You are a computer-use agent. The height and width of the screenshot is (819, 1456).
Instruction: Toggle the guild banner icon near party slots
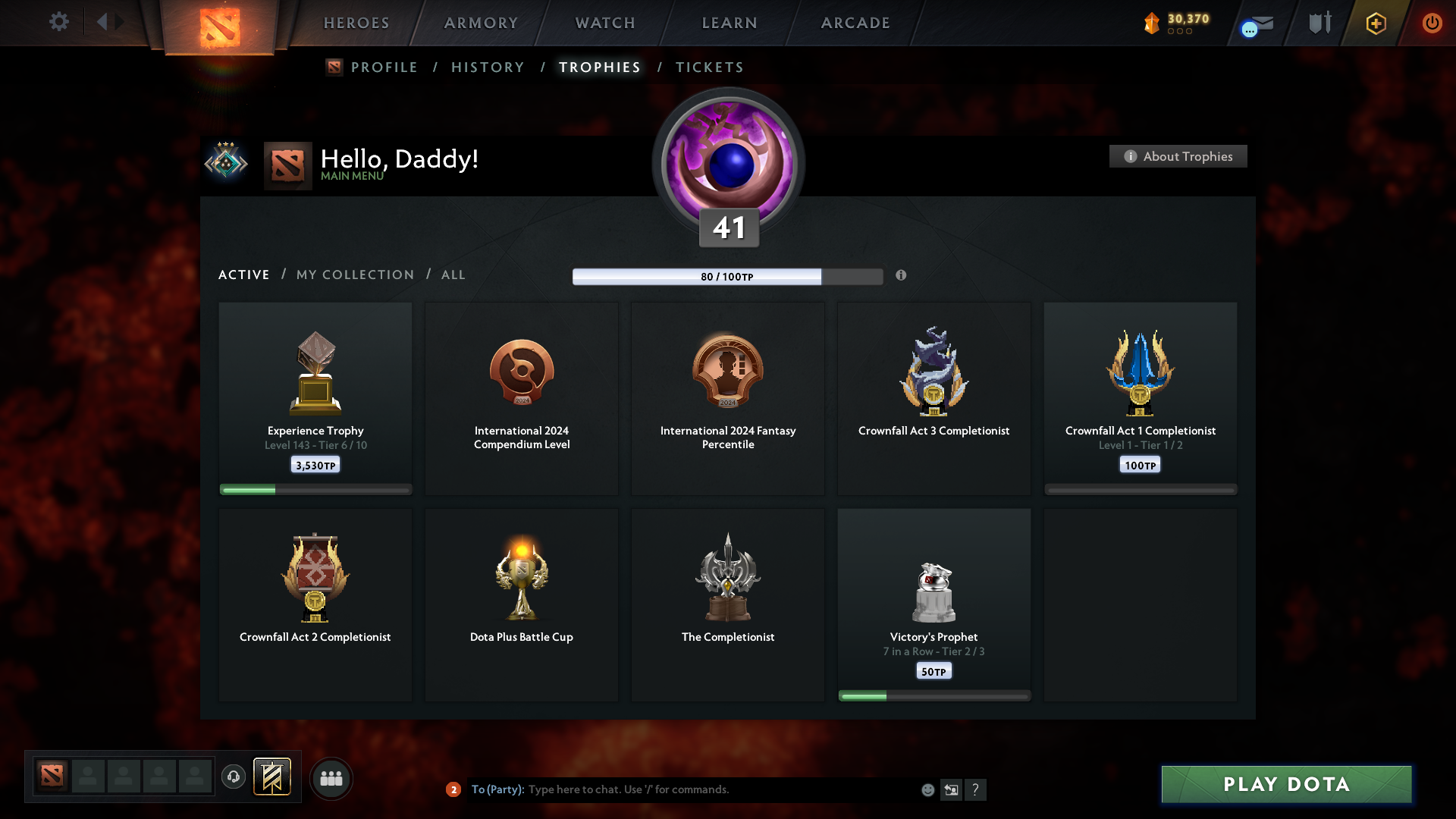point(273,777)
